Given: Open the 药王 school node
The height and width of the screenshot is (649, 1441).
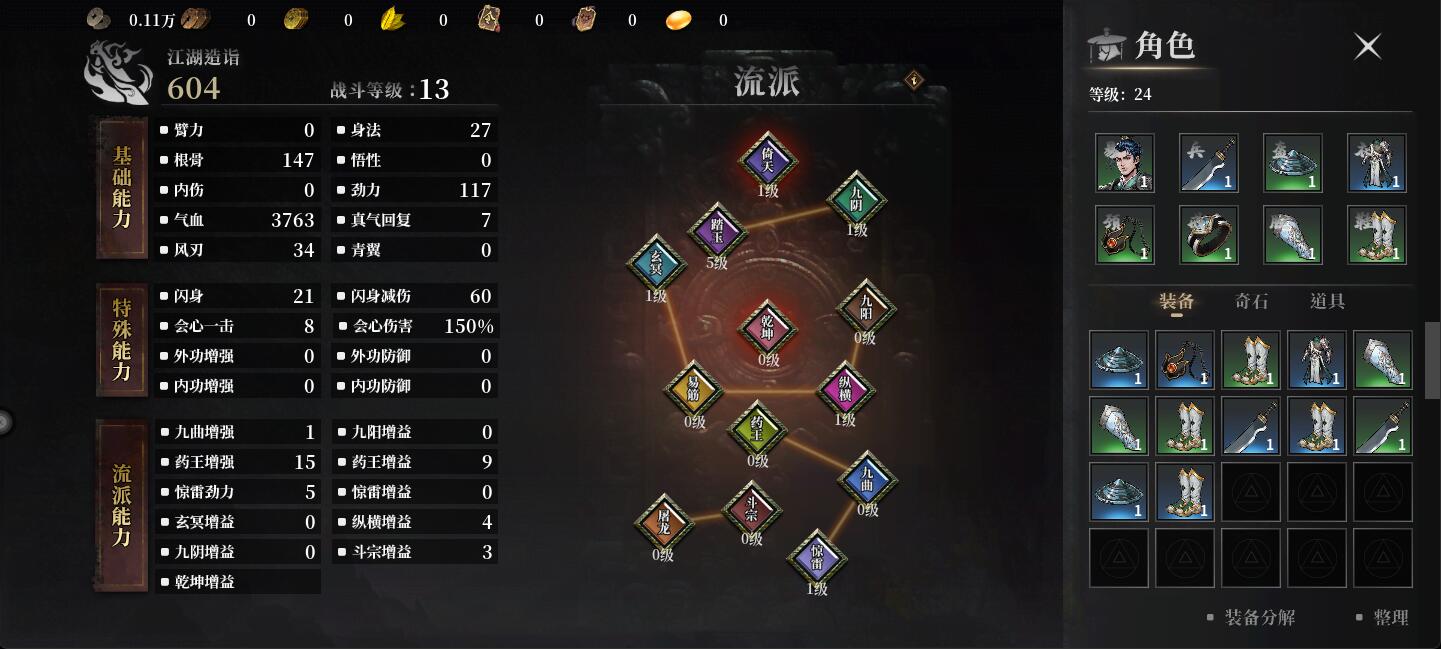Looking at the screenshot, I should tap(757, 429).
